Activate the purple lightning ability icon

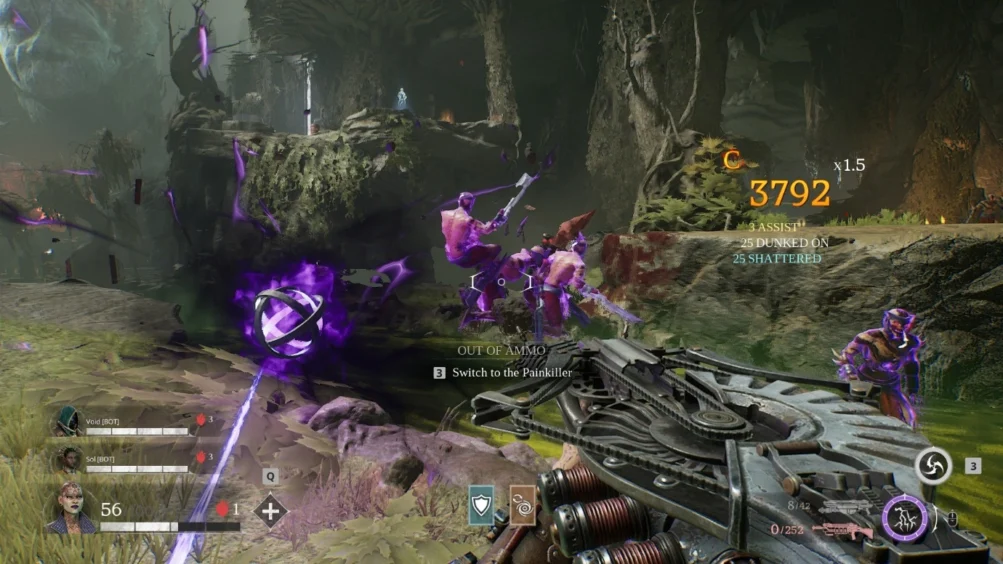coord(906,519)
